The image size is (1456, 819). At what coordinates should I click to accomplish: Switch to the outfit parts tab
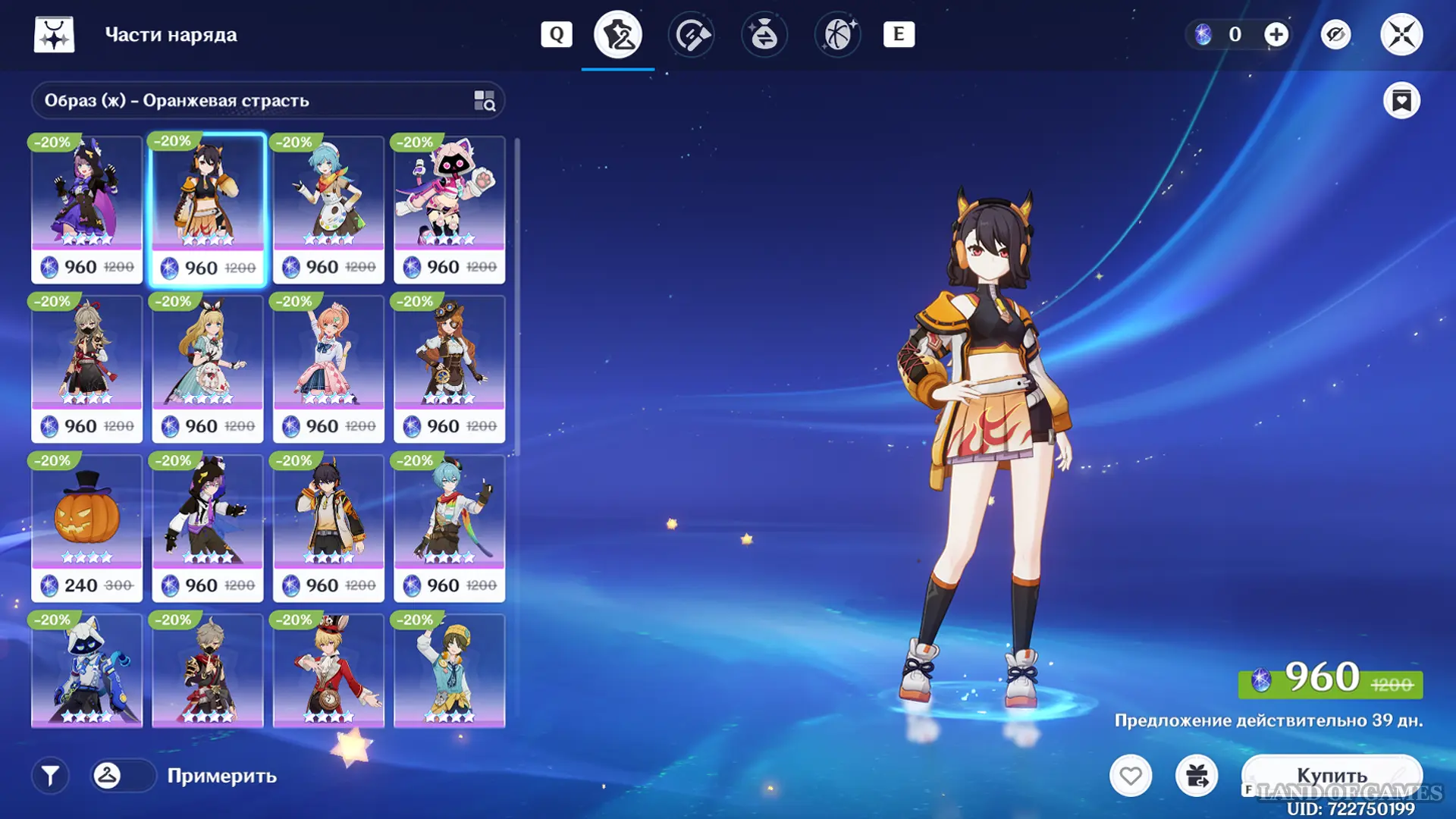click(618, 34)
